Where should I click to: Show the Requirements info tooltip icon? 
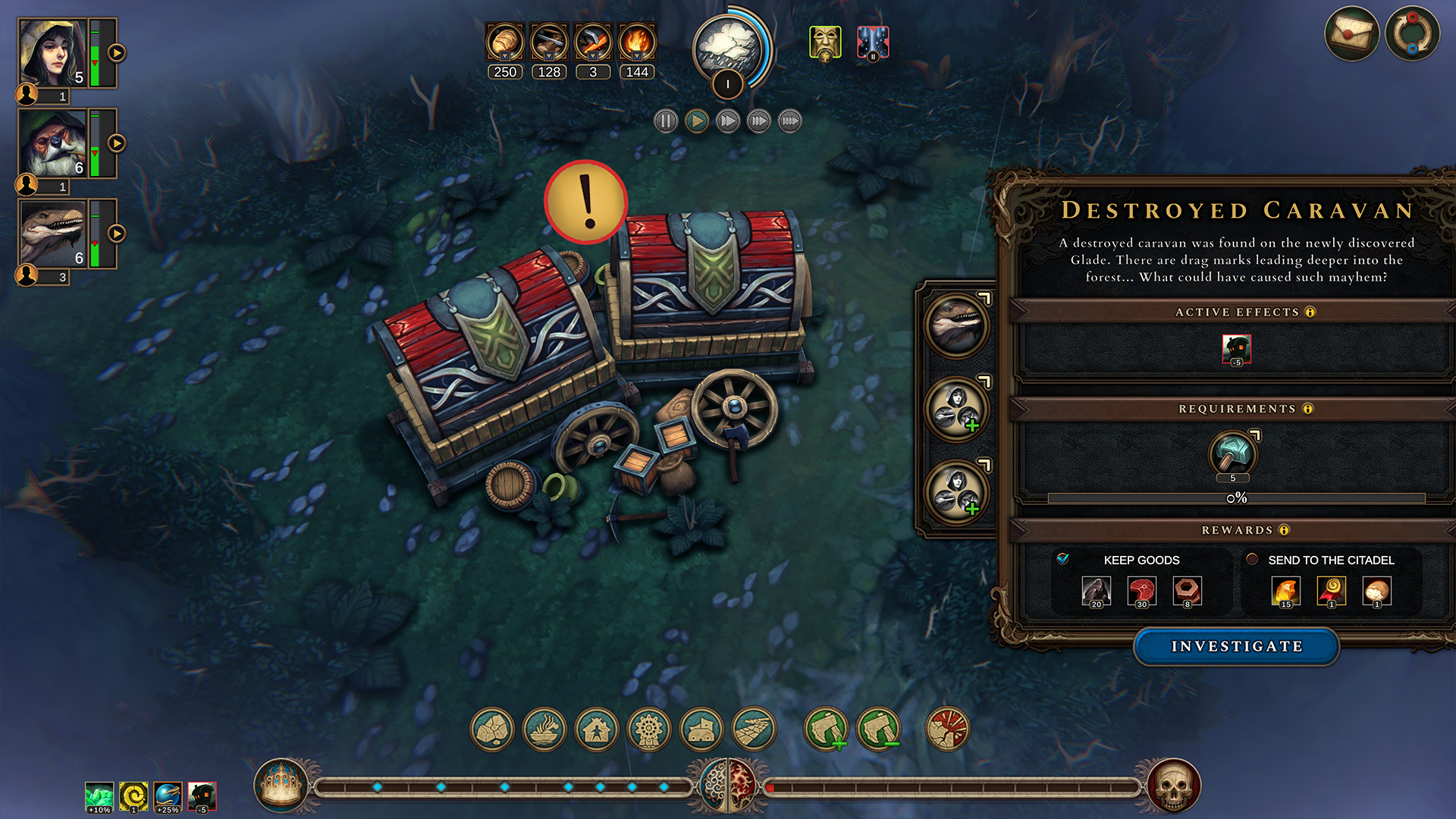[1307, 409]
